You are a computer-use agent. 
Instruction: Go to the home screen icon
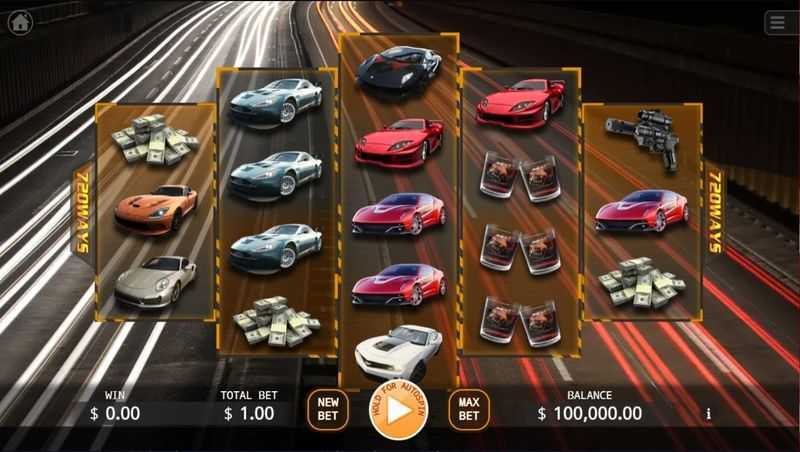(x=20, y=22)
